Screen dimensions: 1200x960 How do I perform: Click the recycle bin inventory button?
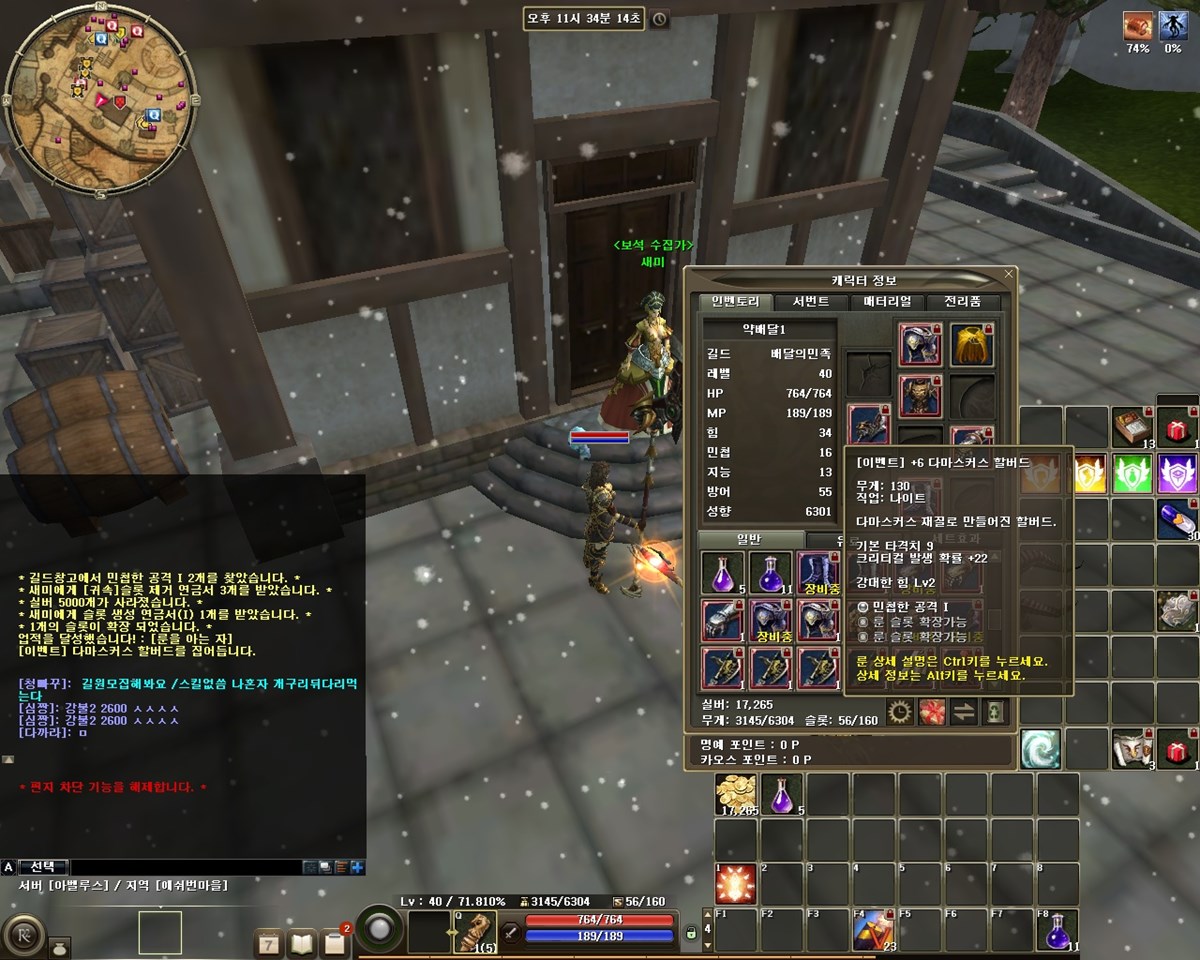pyautogui.click(x=995, y=711)
